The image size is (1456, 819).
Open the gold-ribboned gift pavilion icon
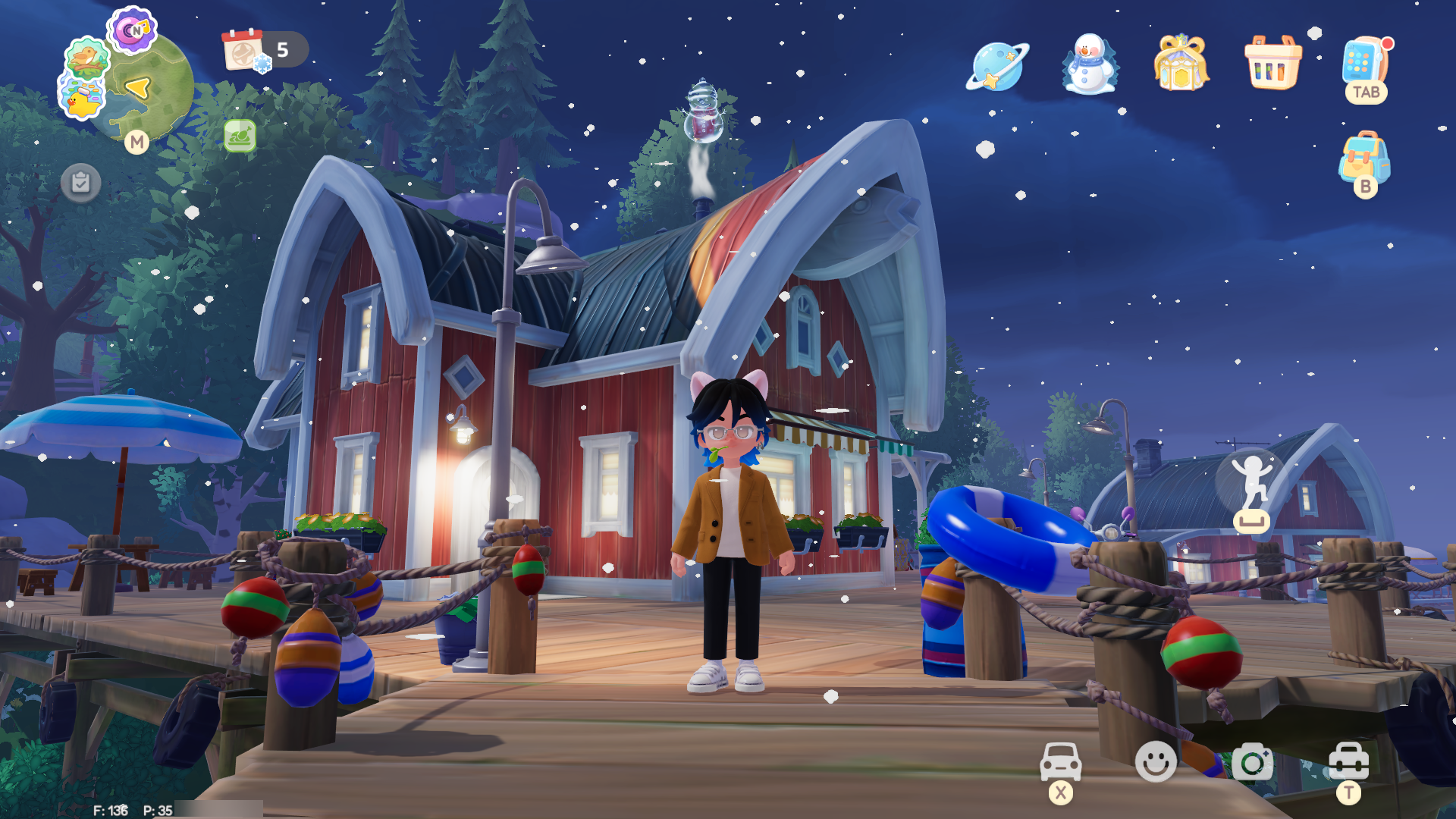click(1181, 63)
